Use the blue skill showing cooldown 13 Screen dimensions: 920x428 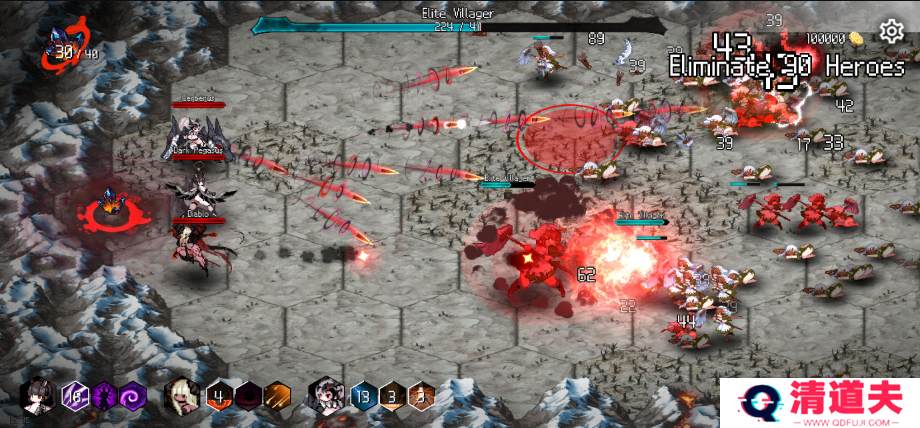(364, 396)
